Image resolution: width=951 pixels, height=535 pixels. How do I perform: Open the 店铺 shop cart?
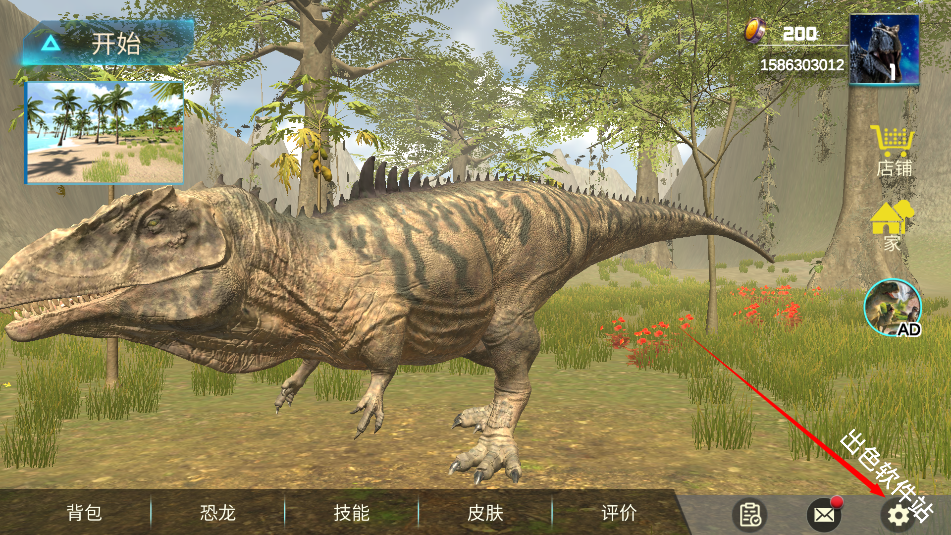click(893, 151)
